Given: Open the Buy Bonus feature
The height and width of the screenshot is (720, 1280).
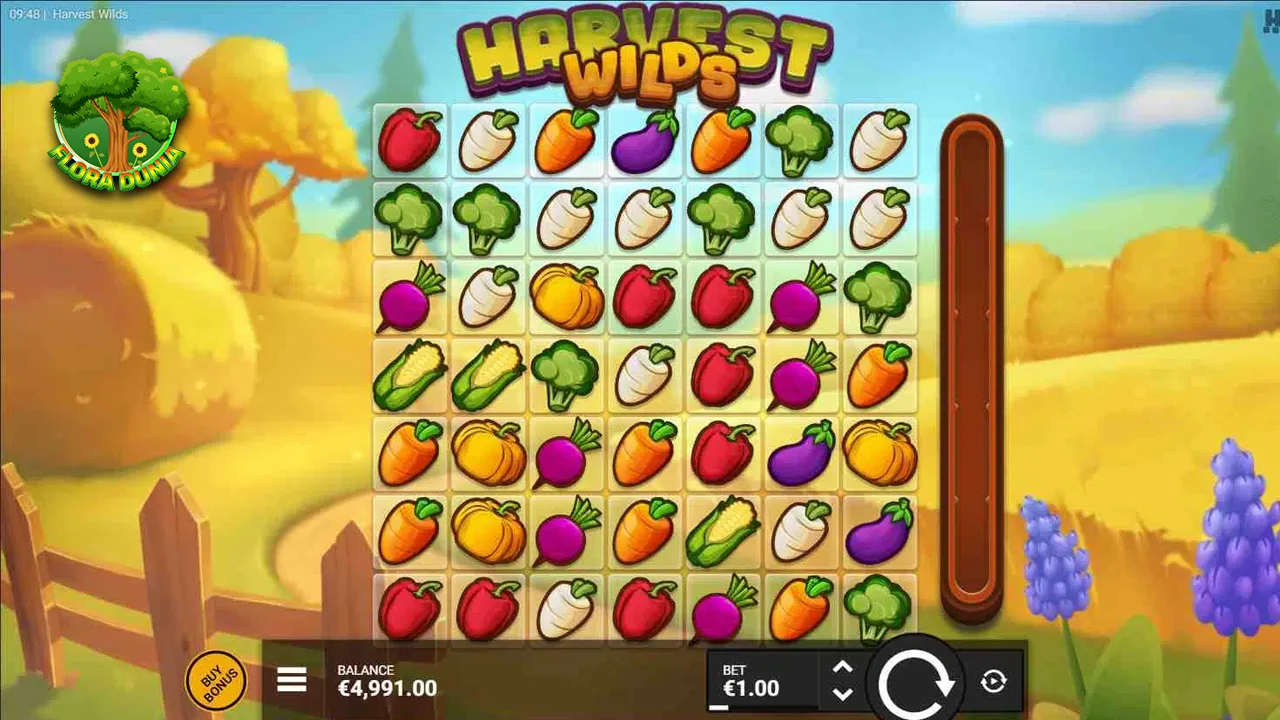Looking at the screenshot, I should click(x=216, y=679).
